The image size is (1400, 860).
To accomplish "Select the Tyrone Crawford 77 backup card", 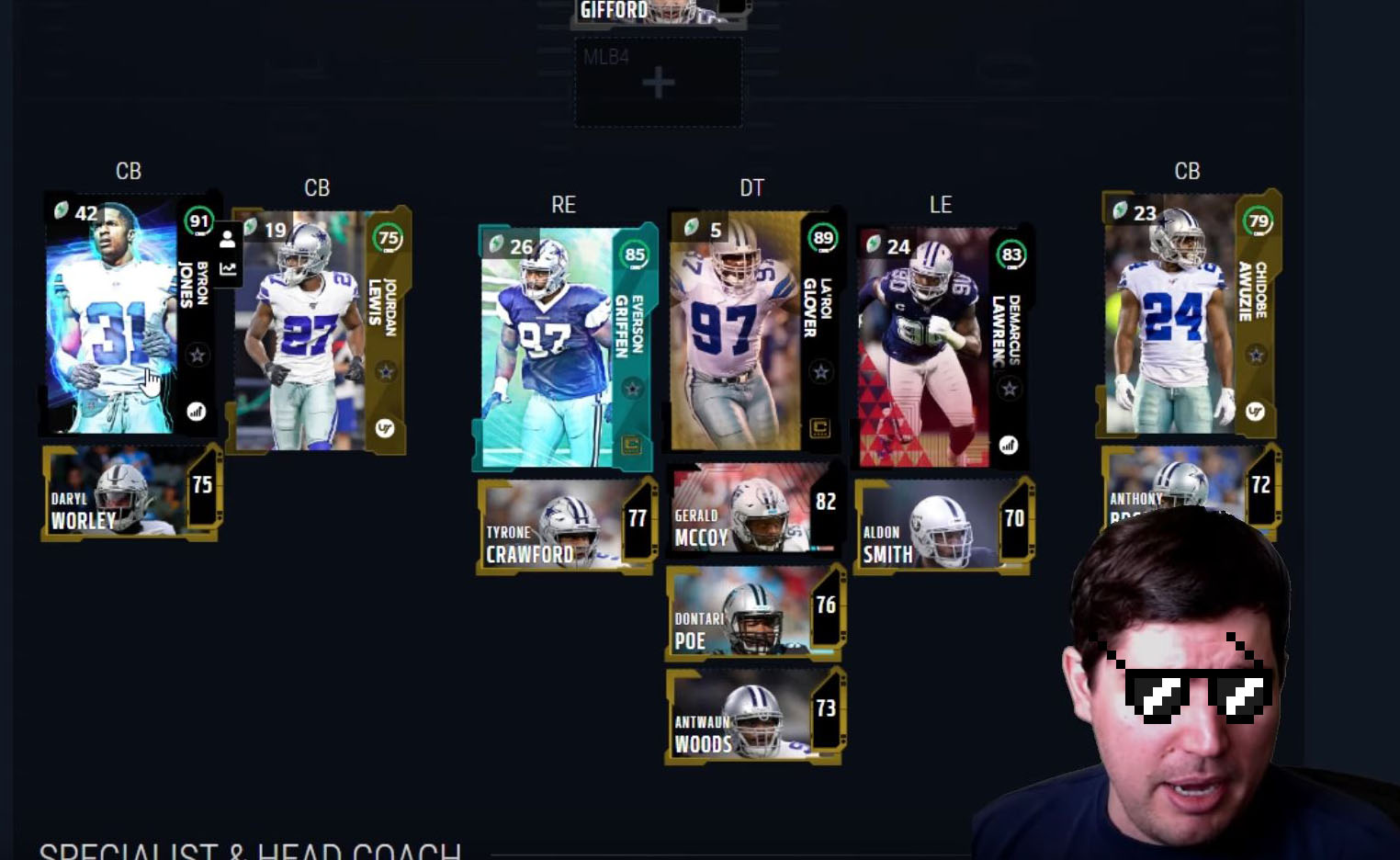I will 564,526.
